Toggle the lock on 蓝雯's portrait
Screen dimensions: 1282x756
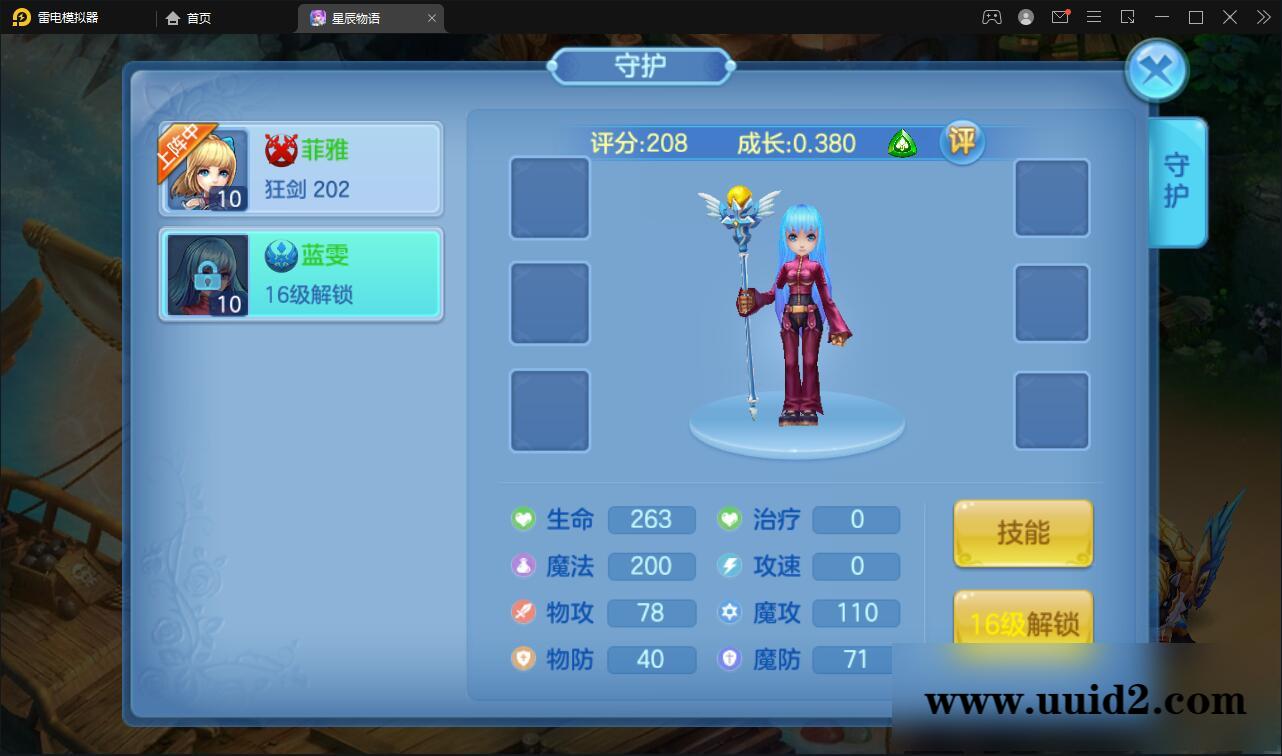[207, 276]
